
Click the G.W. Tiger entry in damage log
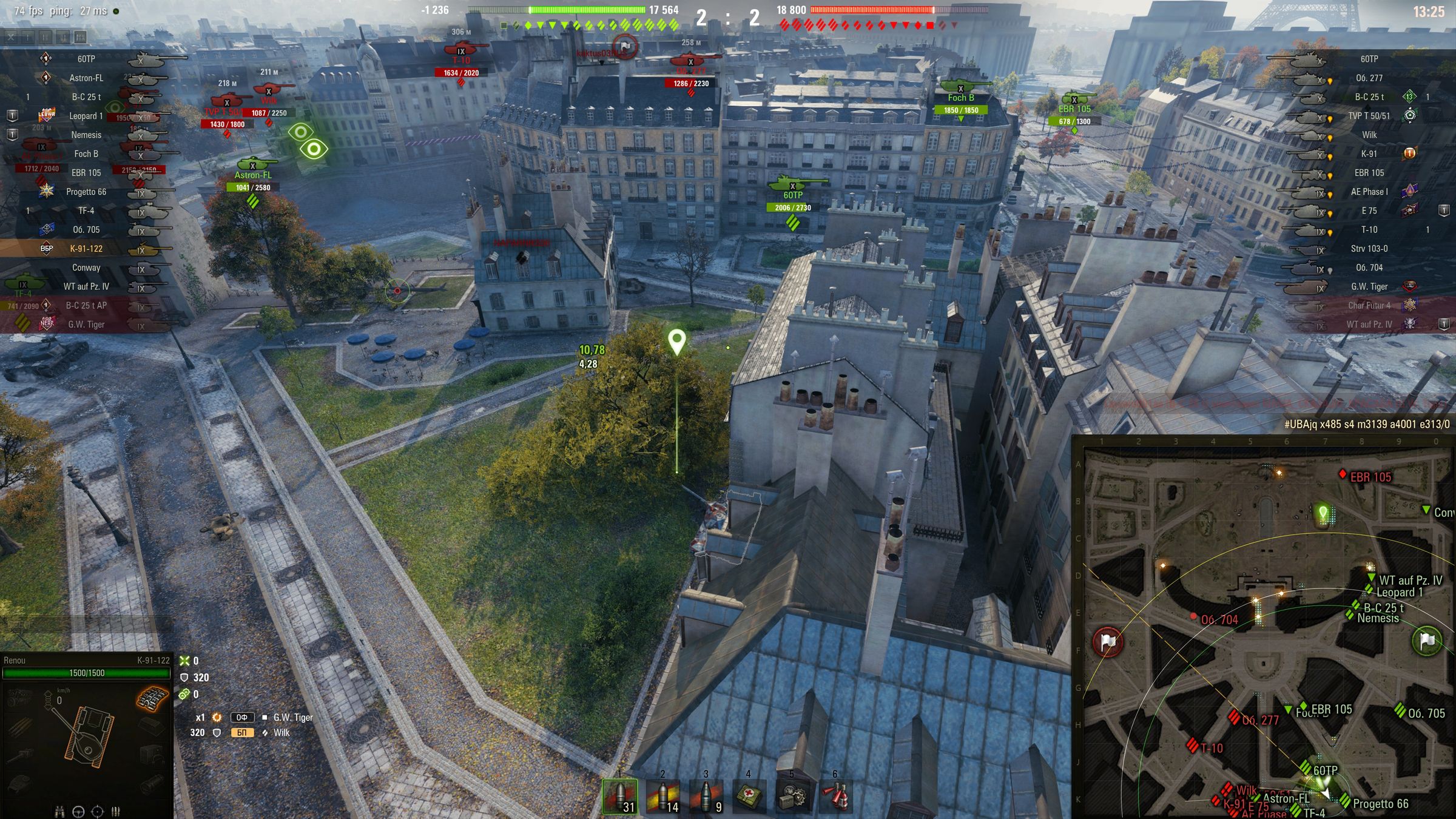coord(293,717)
